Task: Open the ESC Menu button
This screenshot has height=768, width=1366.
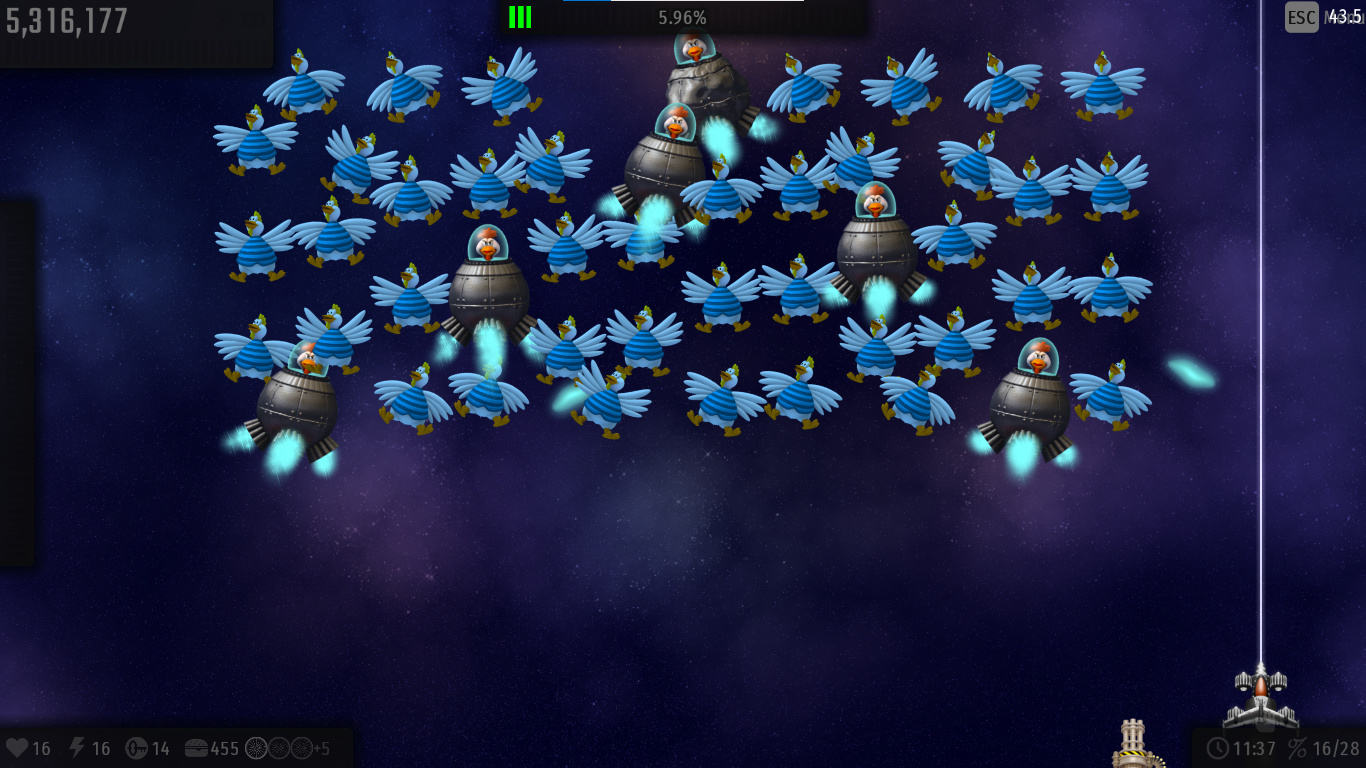Action: [x=1302, y=17]
